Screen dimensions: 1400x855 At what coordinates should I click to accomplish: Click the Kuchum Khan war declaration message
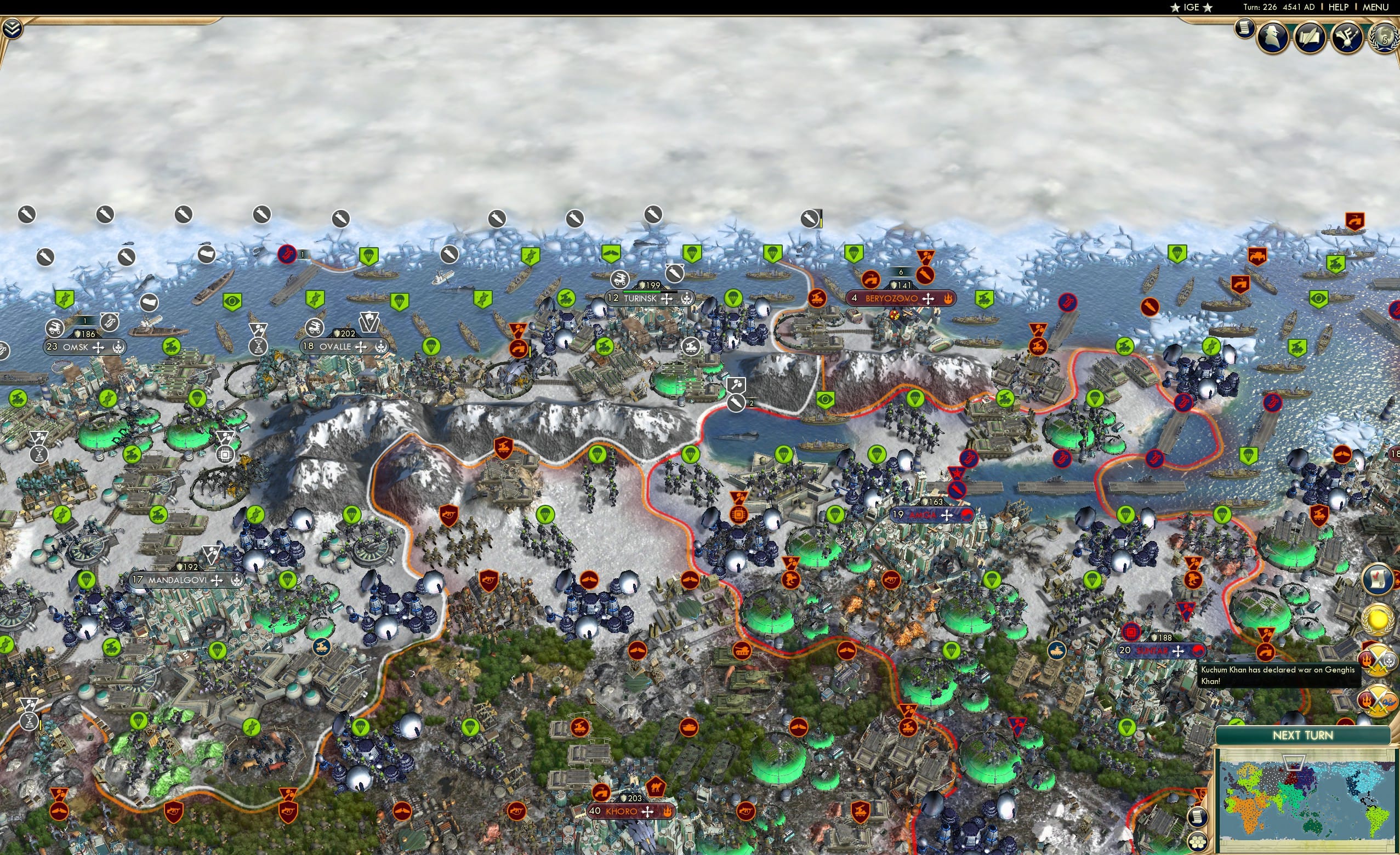click(1278, 676)
